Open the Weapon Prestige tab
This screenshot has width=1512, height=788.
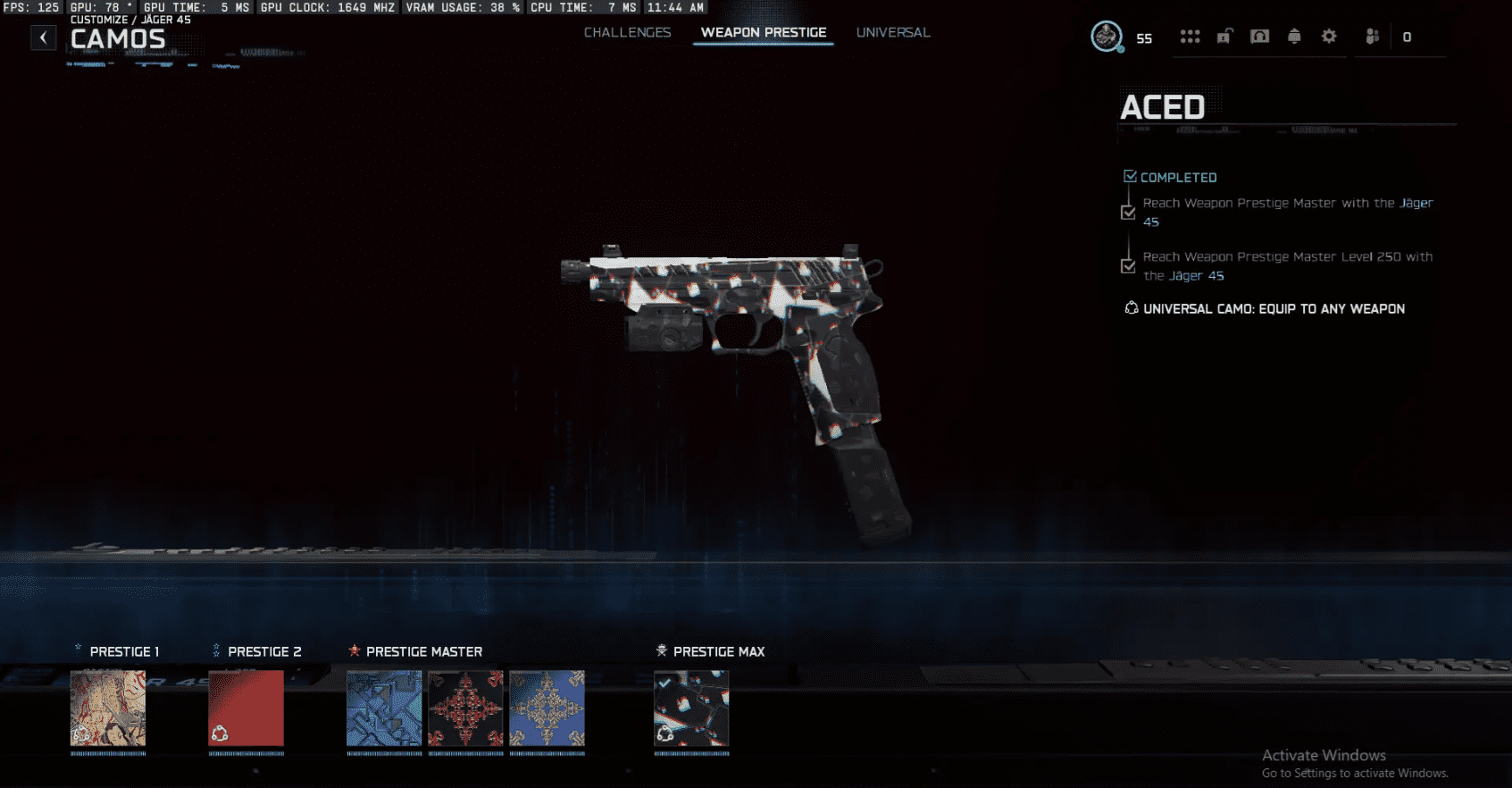click(x=763, y=32)
